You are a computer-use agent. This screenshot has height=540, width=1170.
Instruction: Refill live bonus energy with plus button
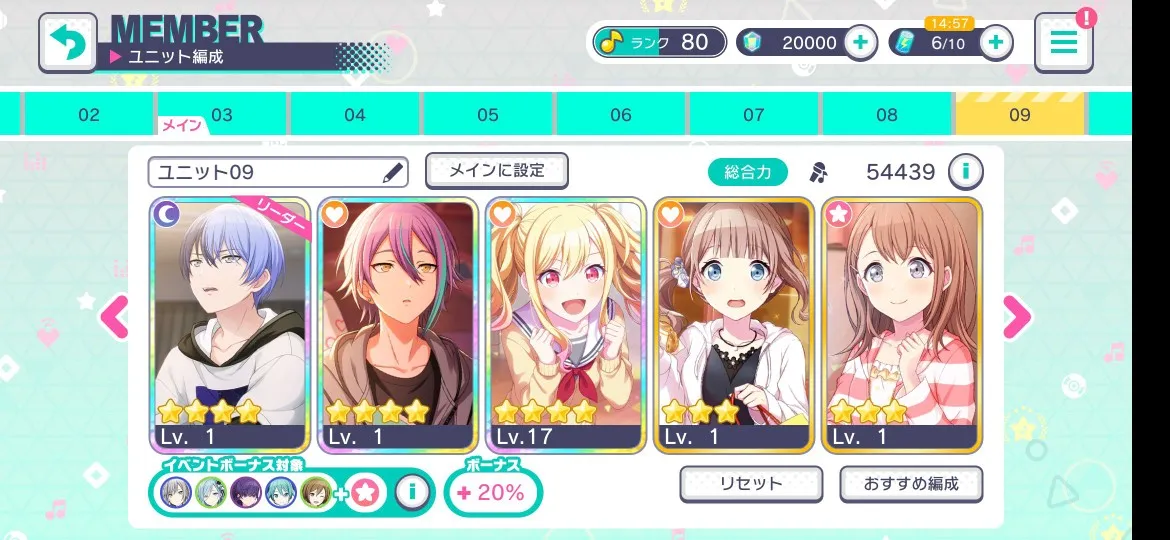click(x=995, y=42)
